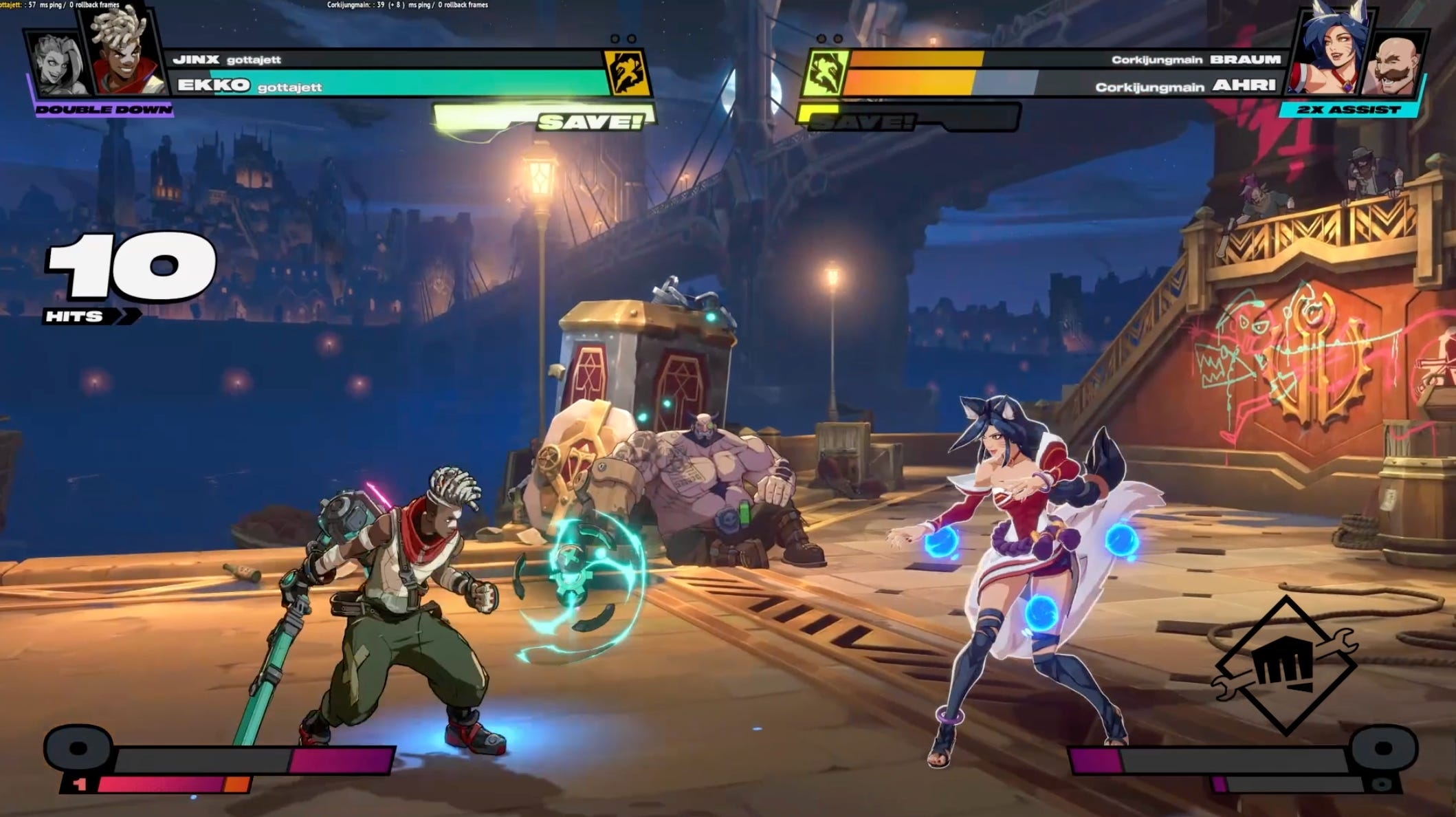Activate the green running-figure tag icon
This screenshot has height=817, width=1456.
[824, 73]
